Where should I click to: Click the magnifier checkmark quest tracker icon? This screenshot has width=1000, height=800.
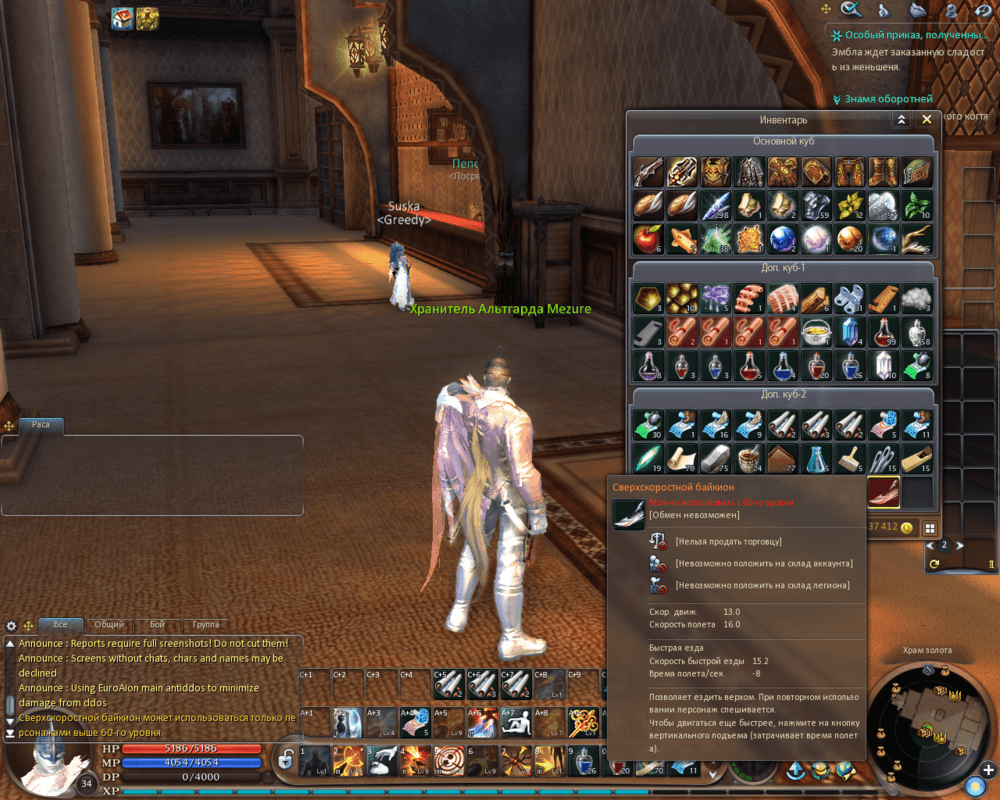pyautogui.click(x=852, y=10)
